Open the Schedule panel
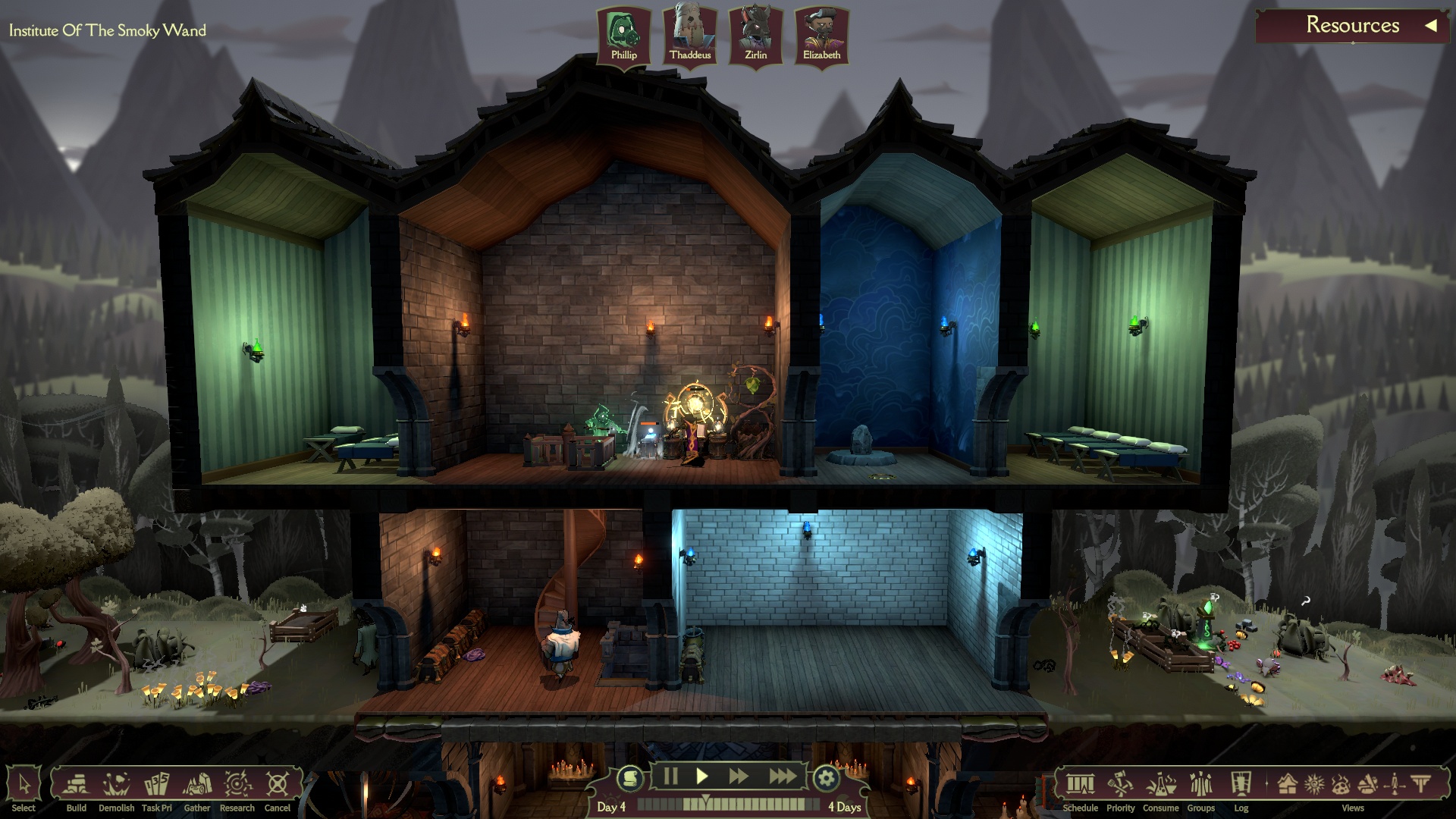Screen dimensions: 1456x819 pos(1081,786)
